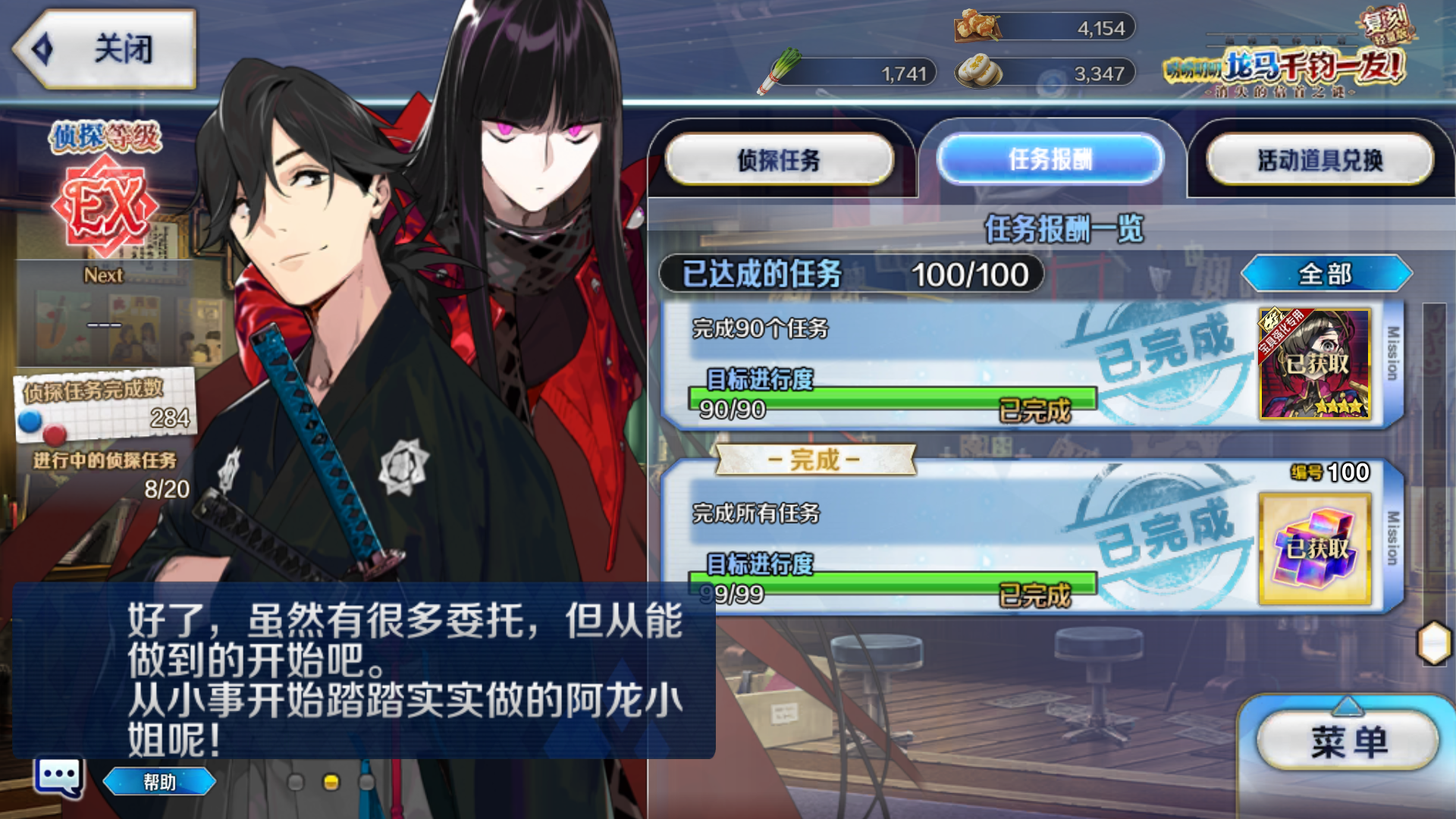Viewport: 1456px width, 819px height.
Task: Tap the event banner logo
Action: [1289, 57]
